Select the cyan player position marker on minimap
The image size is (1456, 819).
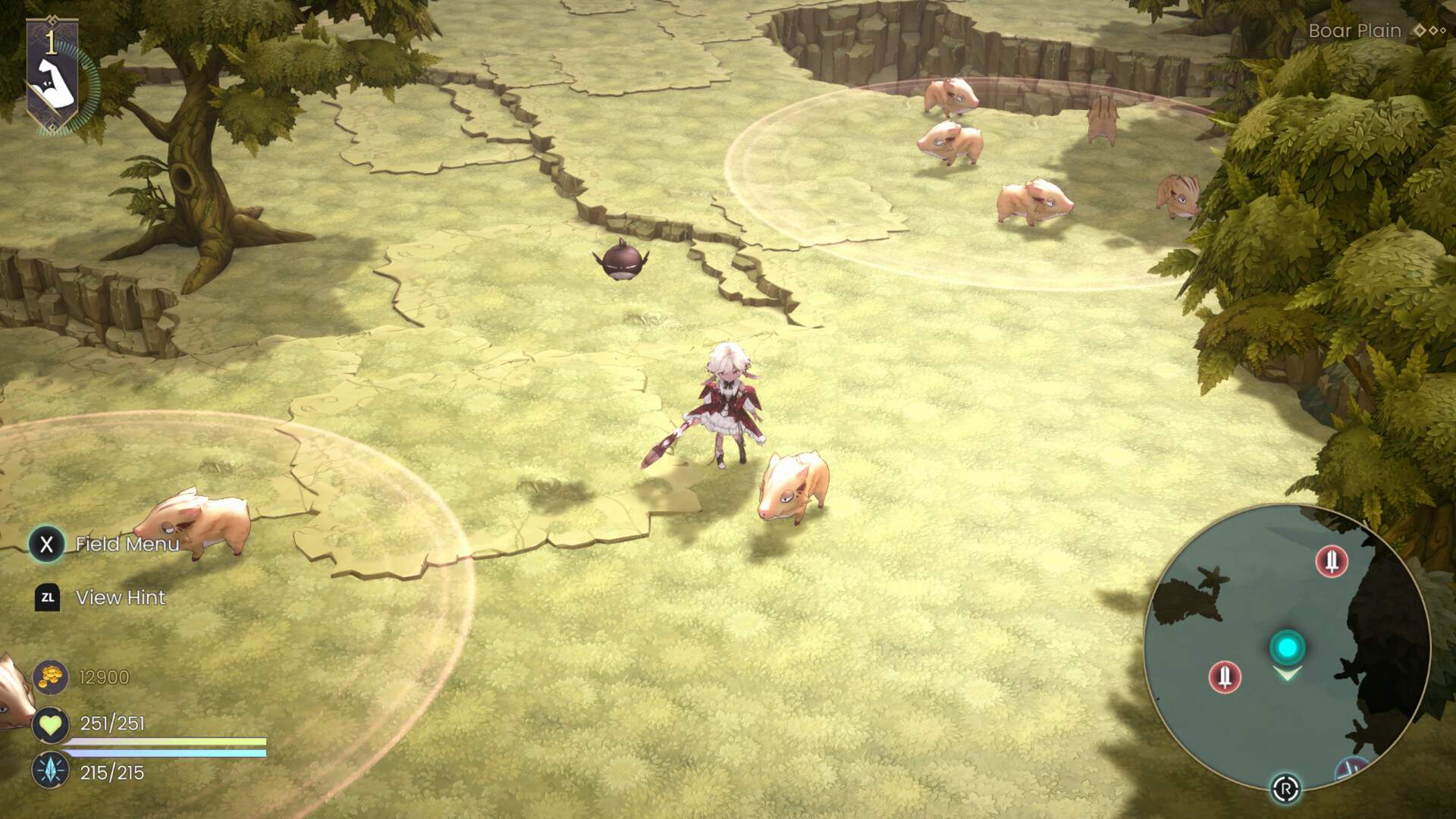pos(1288,647)
